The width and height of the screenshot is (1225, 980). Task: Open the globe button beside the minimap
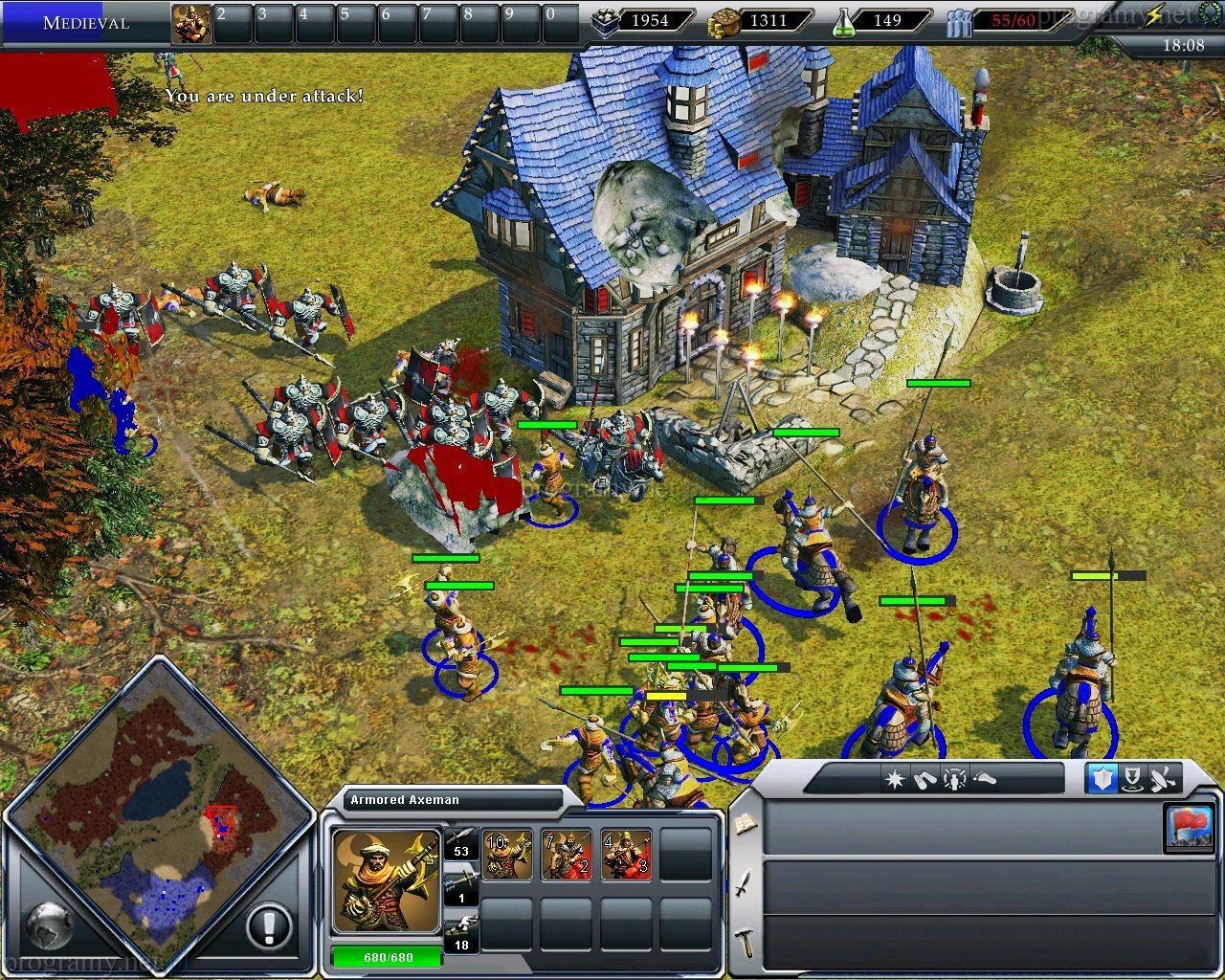(x=48, y=924)
